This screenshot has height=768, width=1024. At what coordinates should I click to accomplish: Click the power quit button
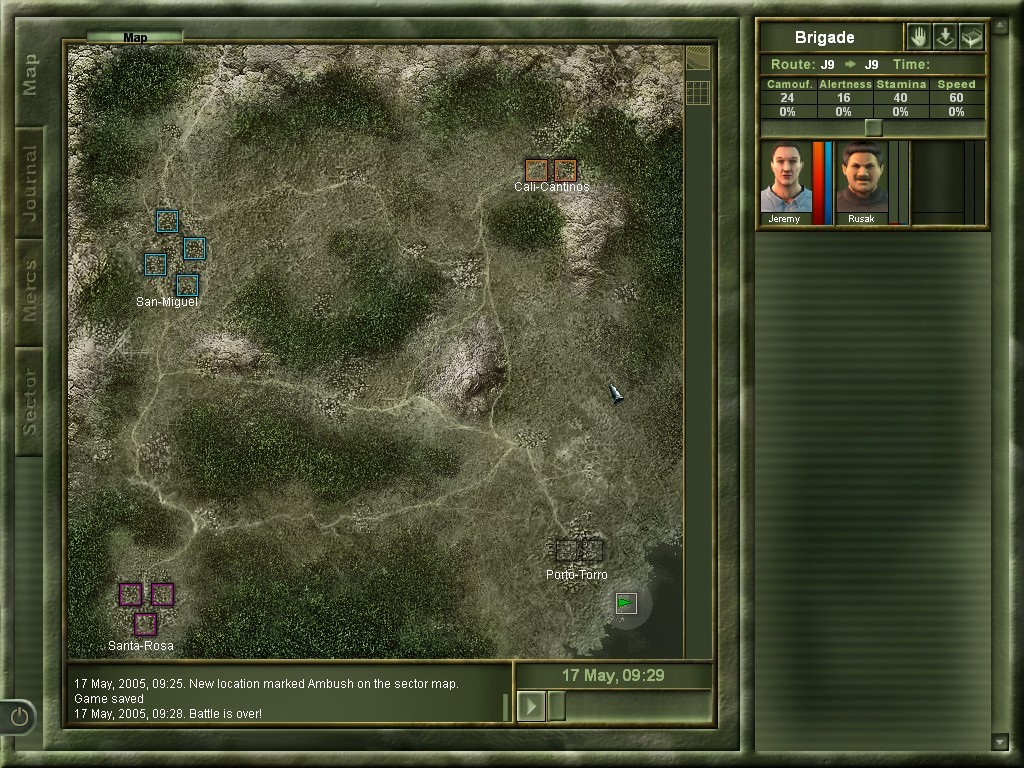[x=19, y=716]
